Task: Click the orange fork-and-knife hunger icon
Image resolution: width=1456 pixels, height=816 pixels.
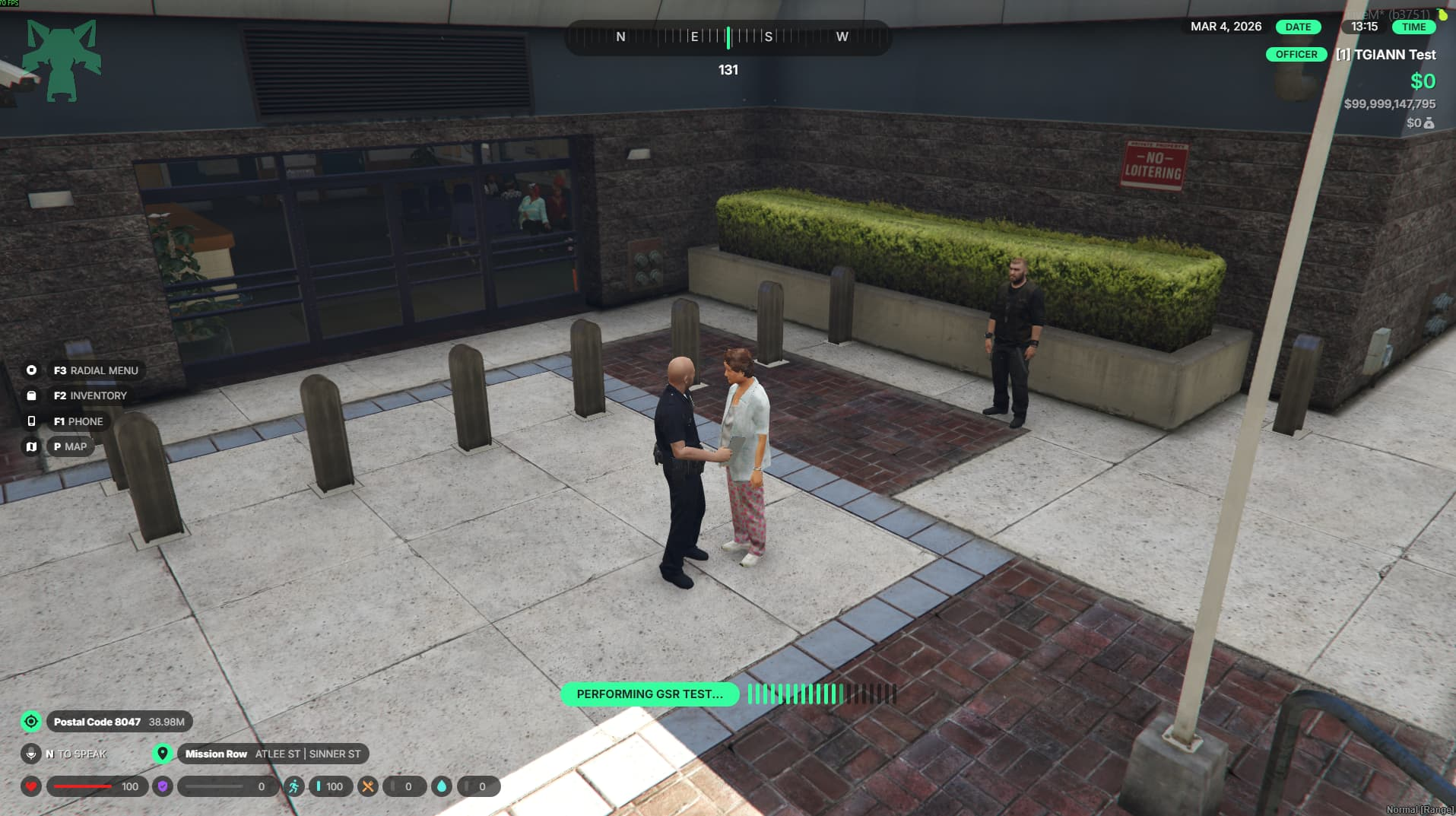Action: pos(368,786)
